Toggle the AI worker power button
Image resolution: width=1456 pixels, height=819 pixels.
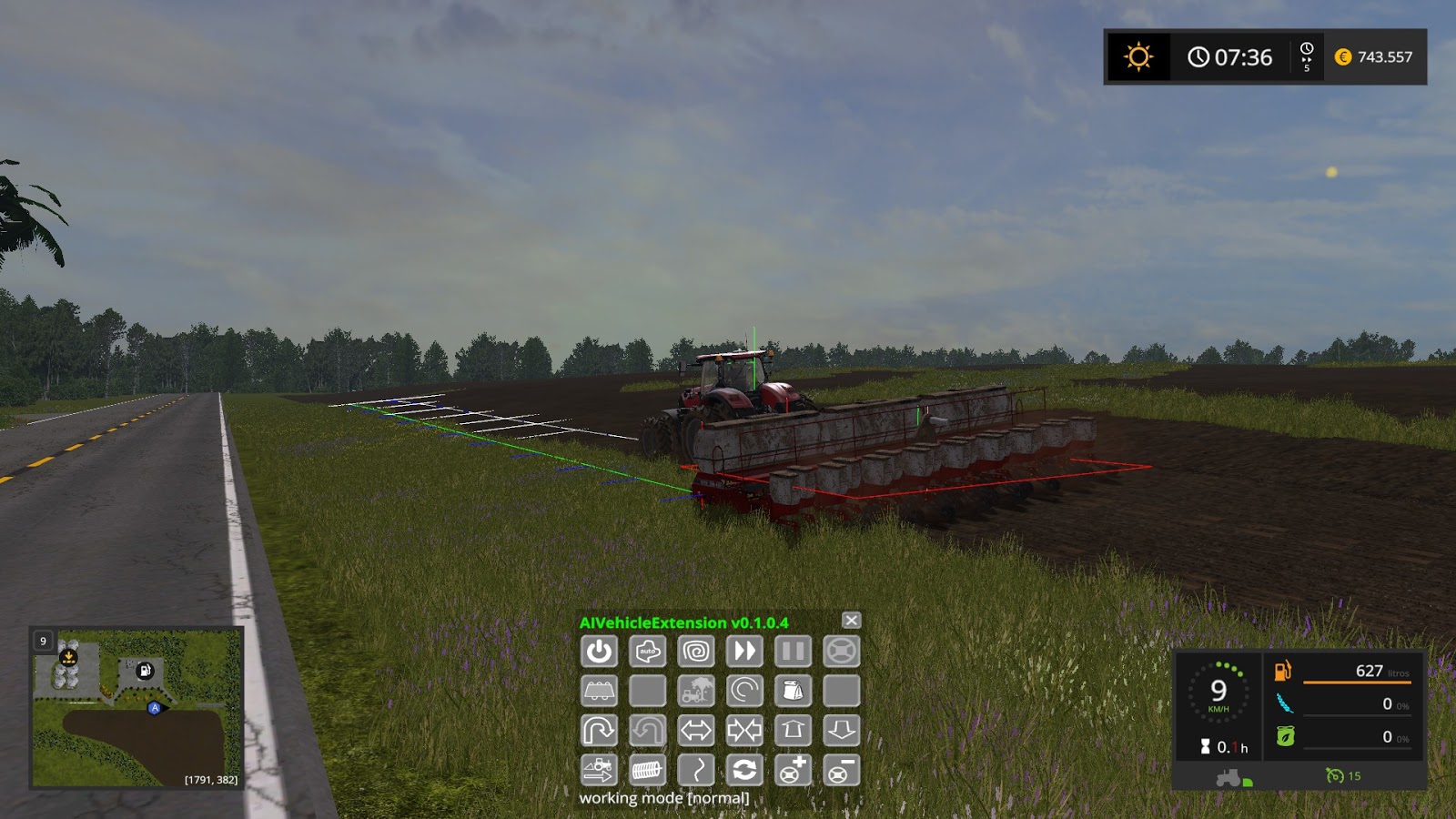599,652
